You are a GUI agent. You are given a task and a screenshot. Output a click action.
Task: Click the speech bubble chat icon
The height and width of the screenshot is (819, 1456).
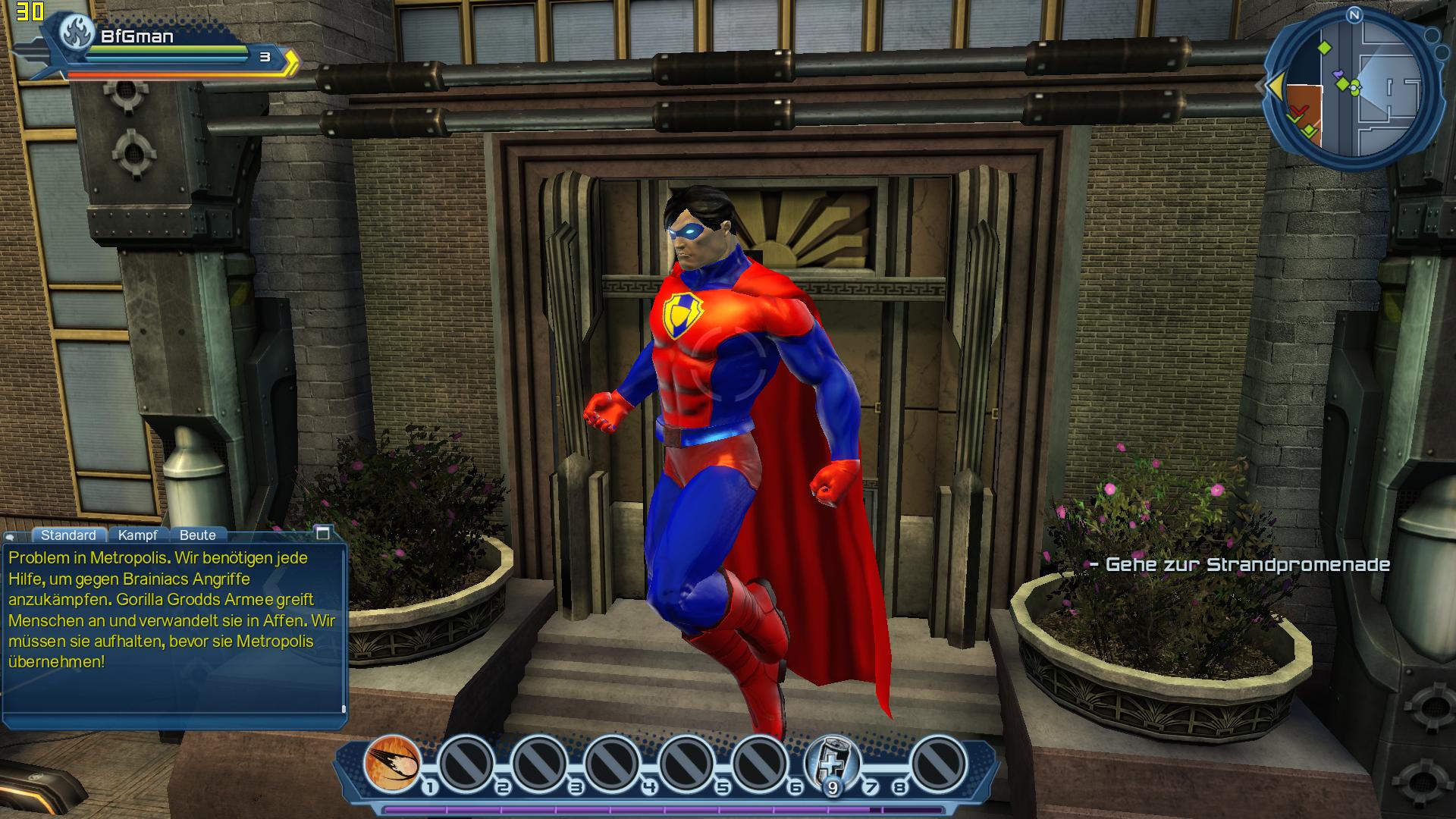coord(11,536)
